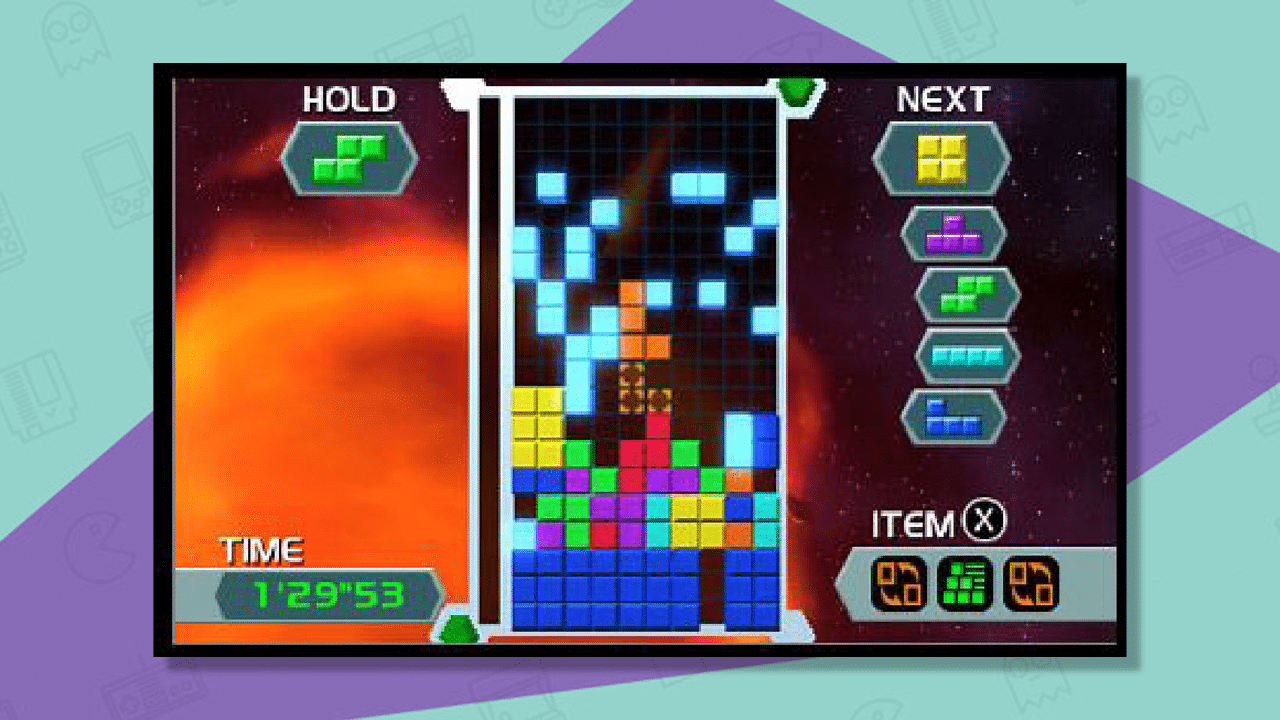
Task: Click the green gem marker above the playfield
Action: 795,90
